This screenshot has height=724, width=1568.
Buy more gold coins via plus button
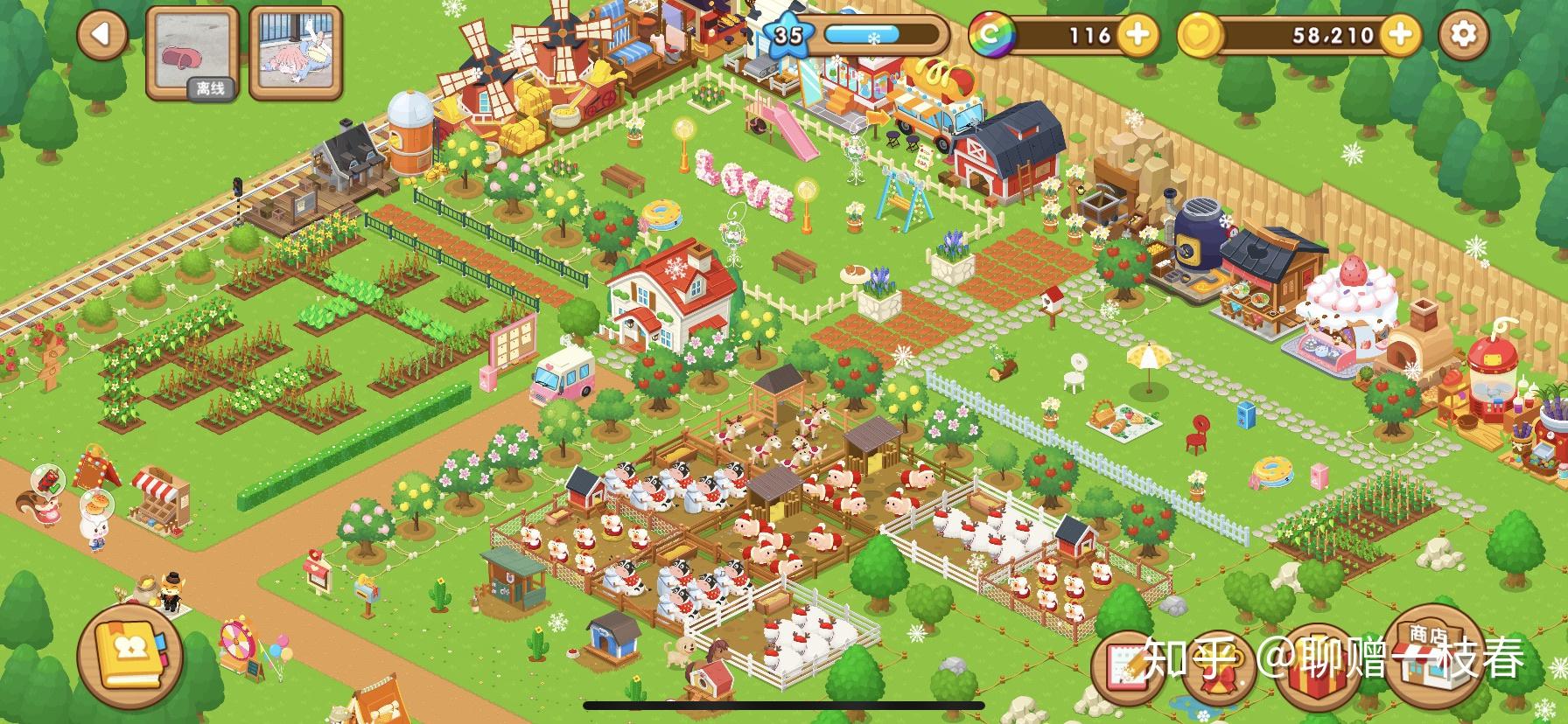pyautogui.click(x=1399, y=35)
